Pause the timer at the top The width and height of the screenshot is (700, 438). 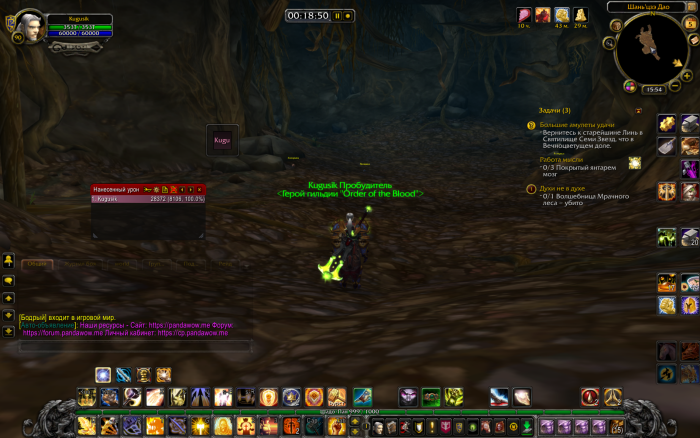[x=339, y=16]
